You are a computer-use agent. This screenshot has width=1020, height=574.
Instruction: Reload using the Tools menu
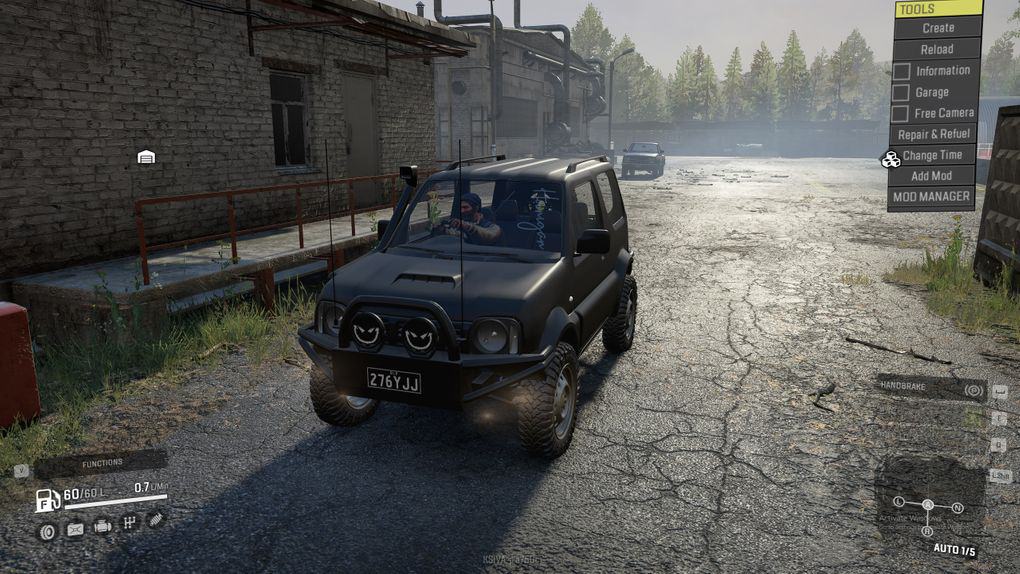[x=937, y=49]
